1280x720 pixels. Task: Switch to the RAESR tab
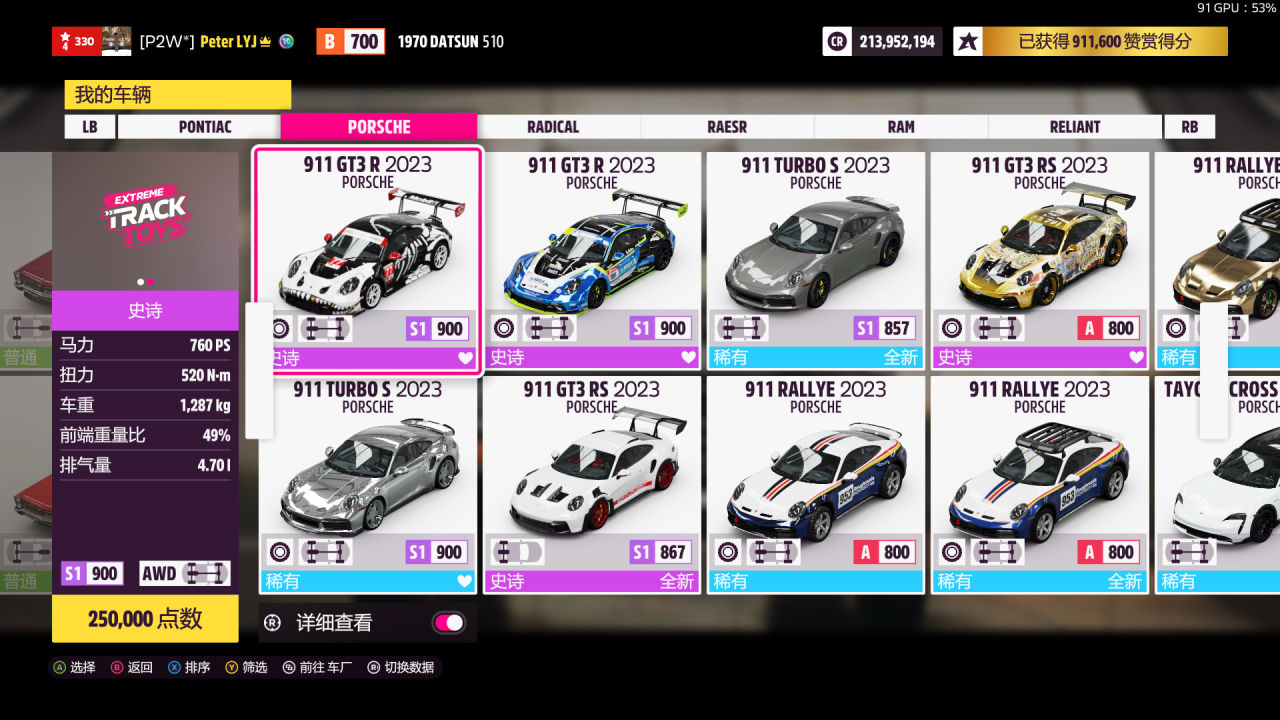pyautogui.click(x=727, y=127)
